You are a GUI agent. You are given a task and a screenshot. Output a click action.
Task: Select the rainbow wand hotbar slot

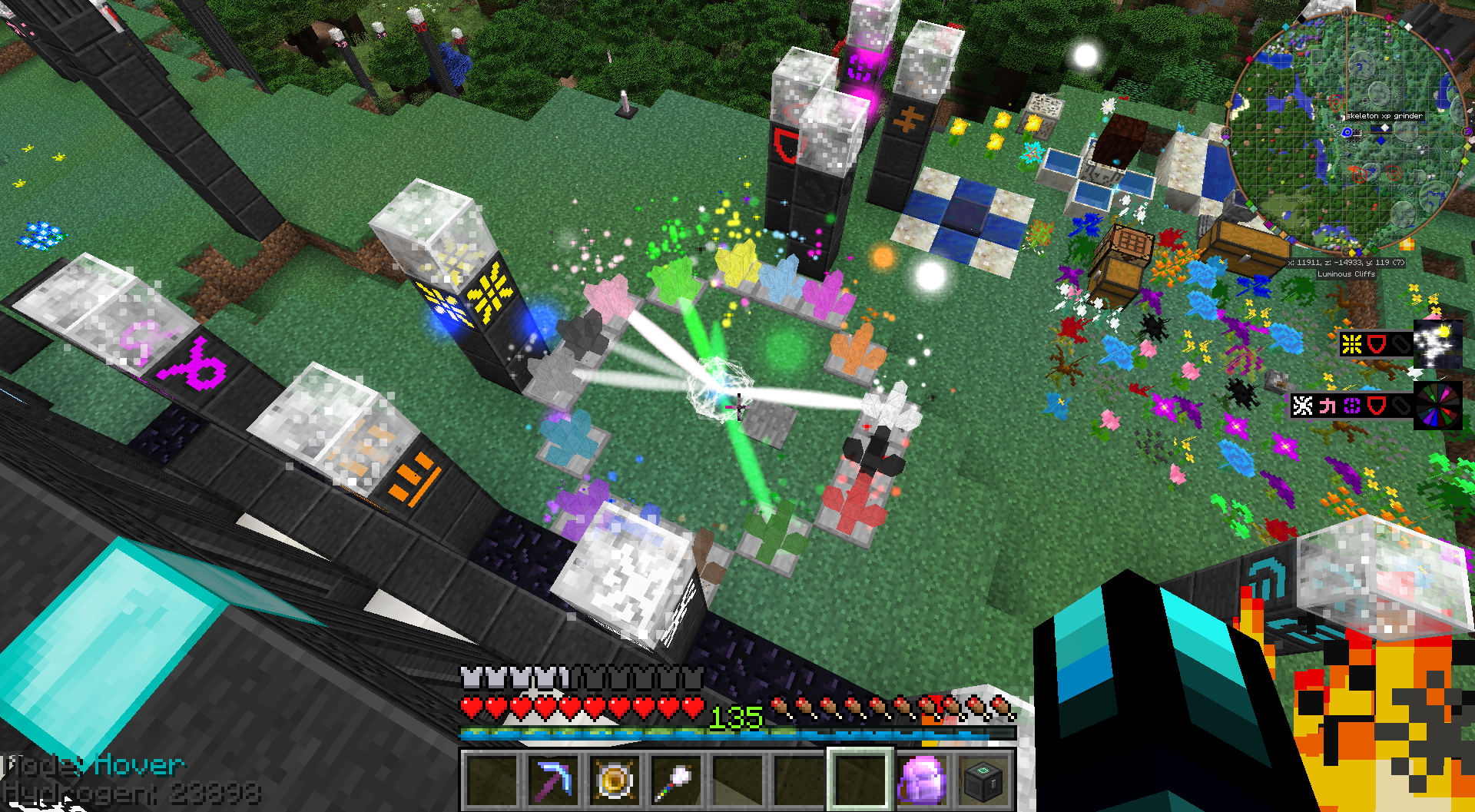676,781
